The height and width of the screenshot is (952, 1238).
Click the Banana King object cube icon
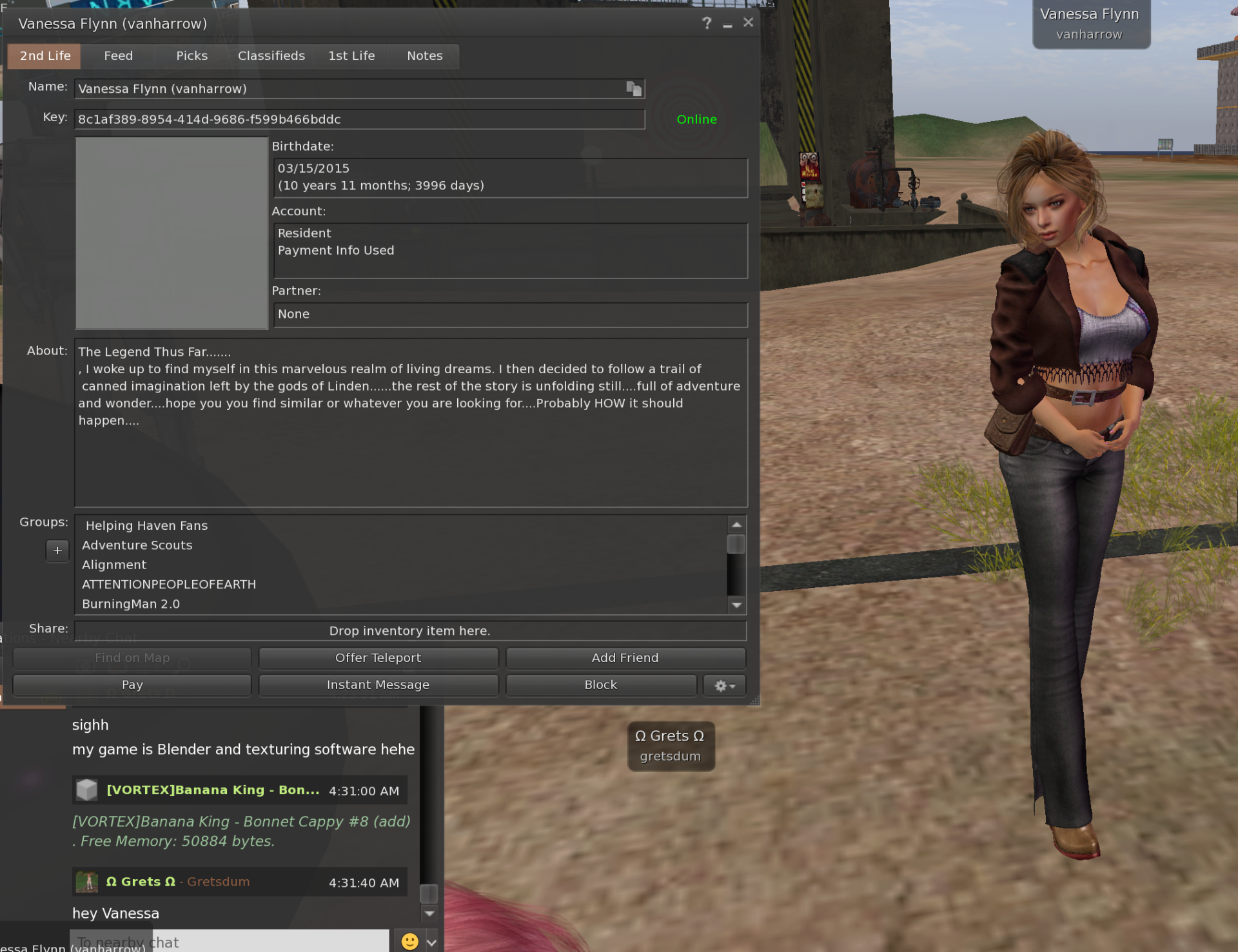click(x=87, y=789)
